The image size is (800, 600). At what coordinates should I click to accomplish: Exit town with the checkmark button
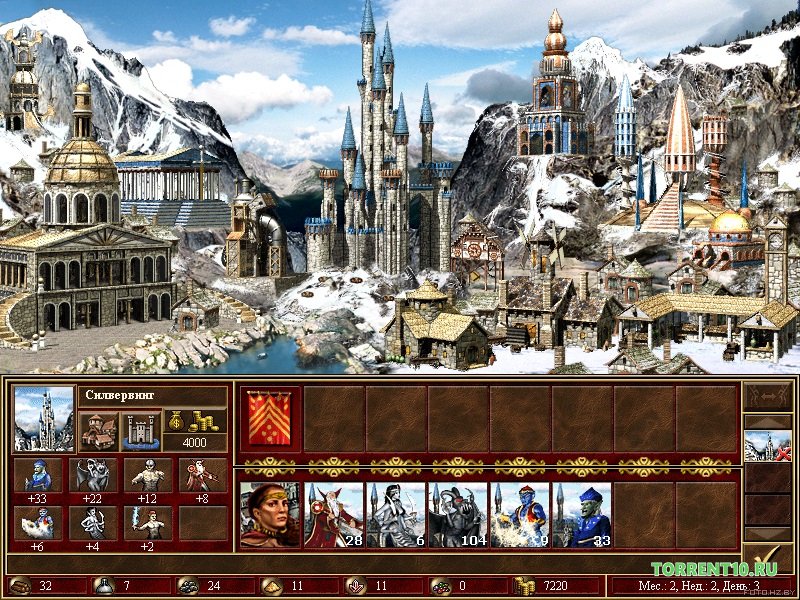click(767, 559)
